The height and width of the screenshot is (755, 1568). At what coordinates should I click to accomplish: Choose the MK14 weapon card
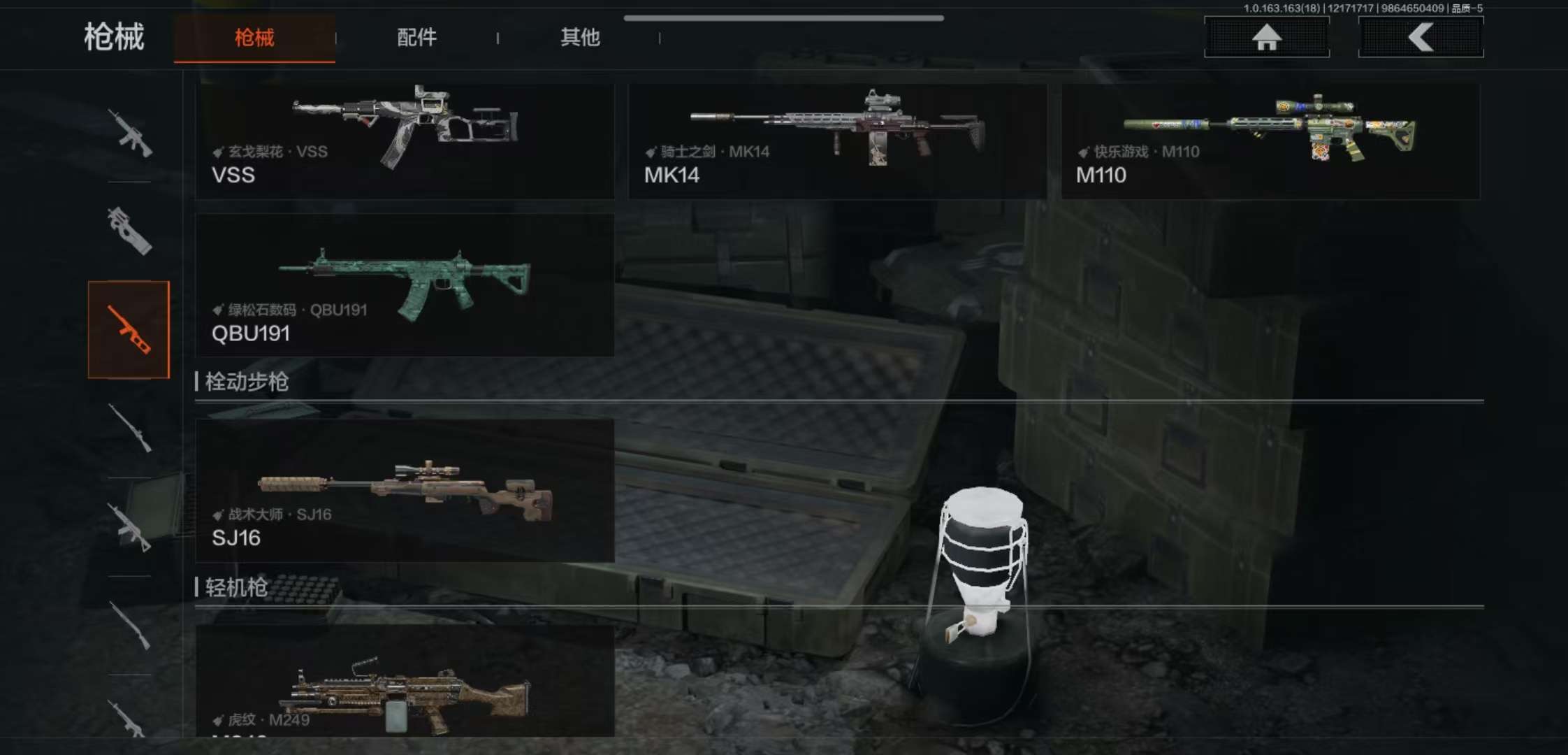click(837, 140)
